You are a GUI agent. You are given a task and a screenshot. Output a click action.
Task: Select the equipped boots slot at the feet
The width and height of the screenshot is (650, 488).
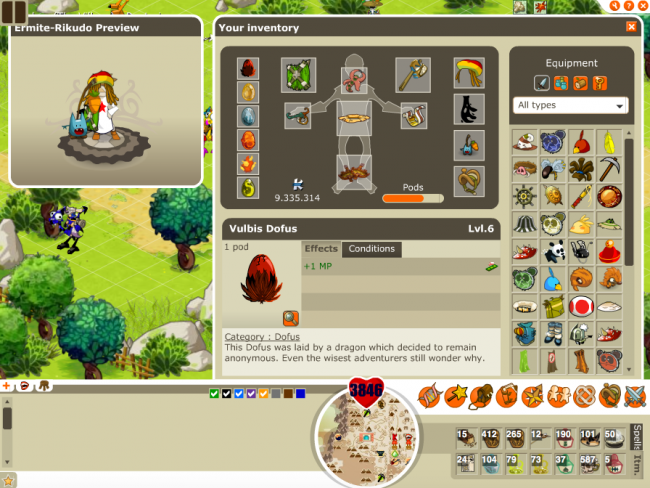point(354,172)
